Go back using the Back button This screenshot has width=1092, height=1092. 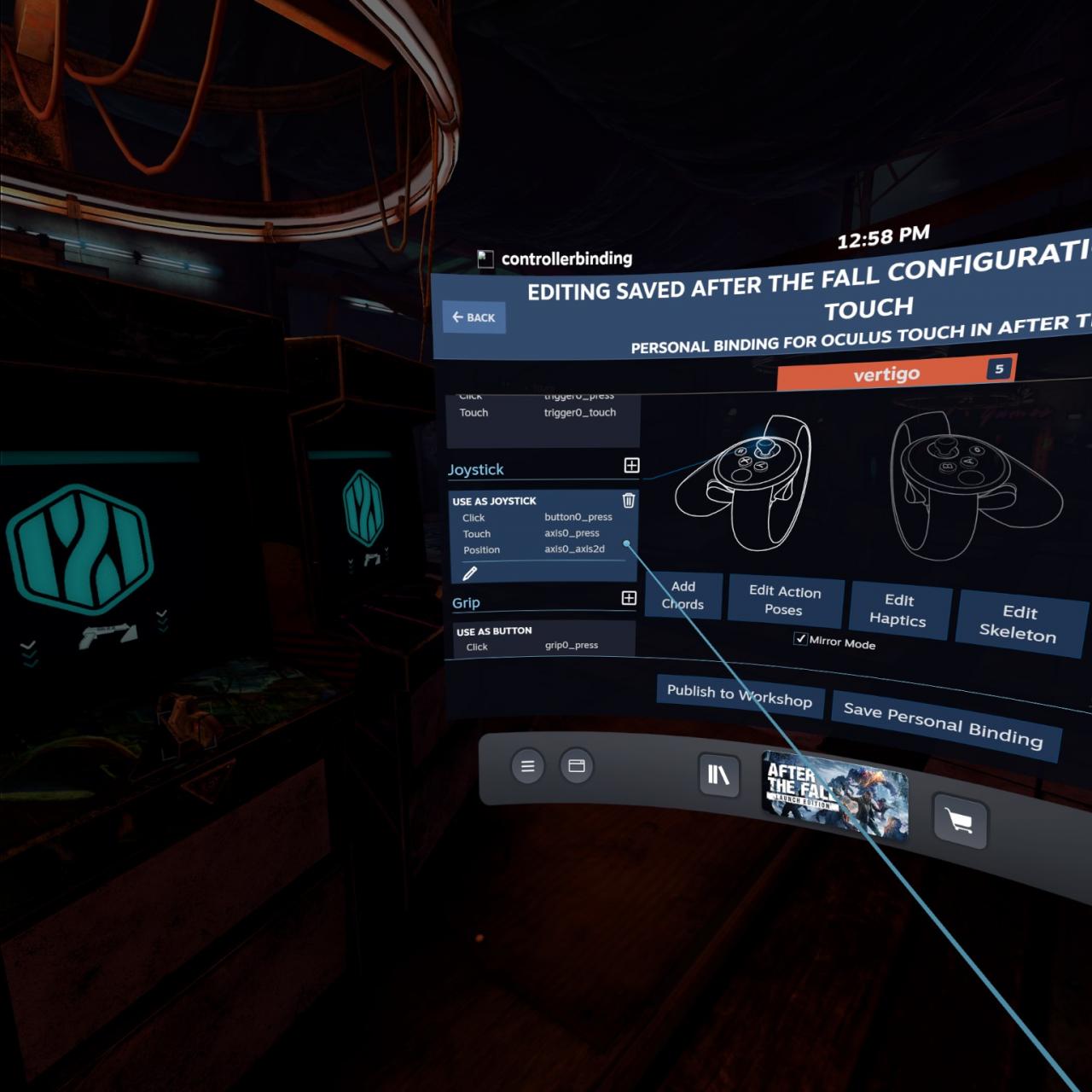(x=473, y=317)
